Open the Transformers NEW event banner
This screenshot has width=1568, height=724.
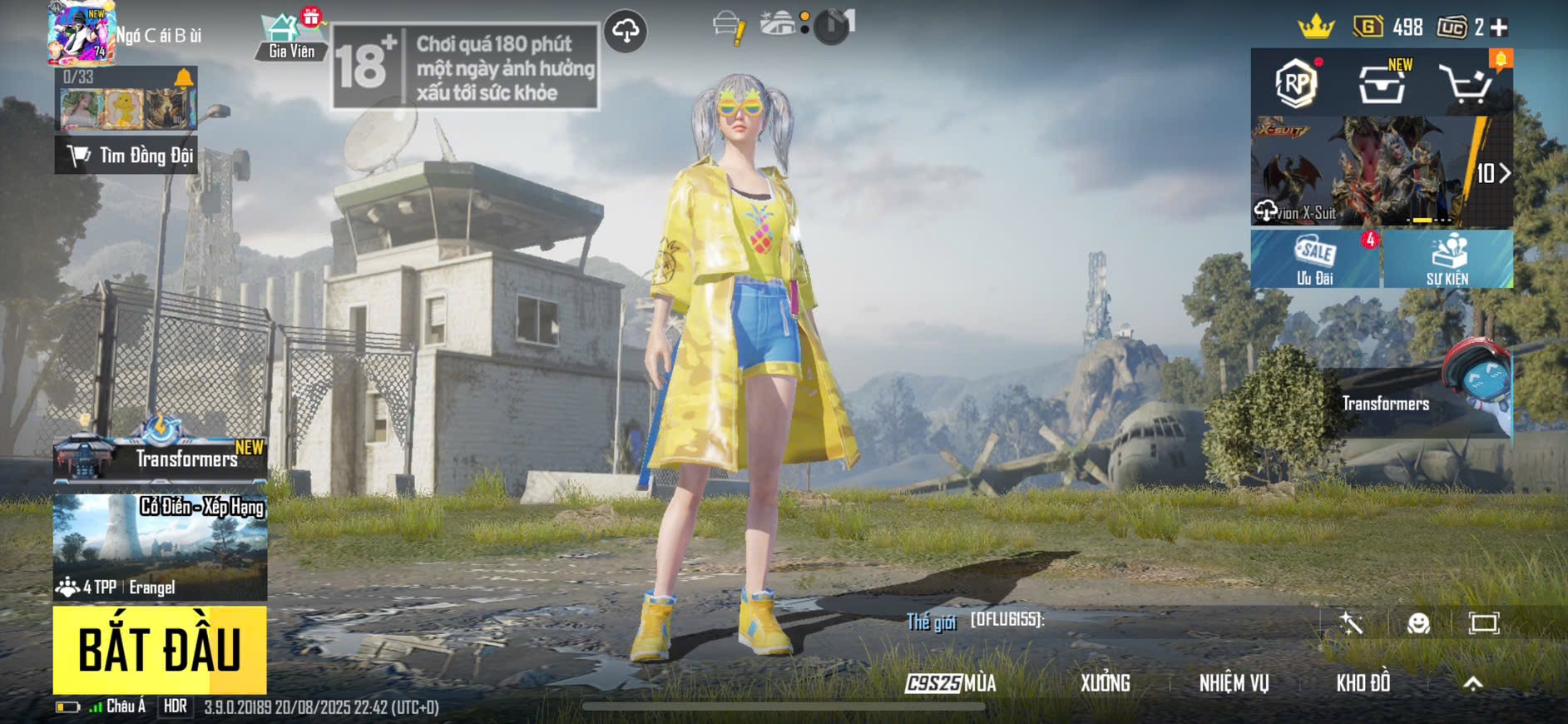pos(160,457)
